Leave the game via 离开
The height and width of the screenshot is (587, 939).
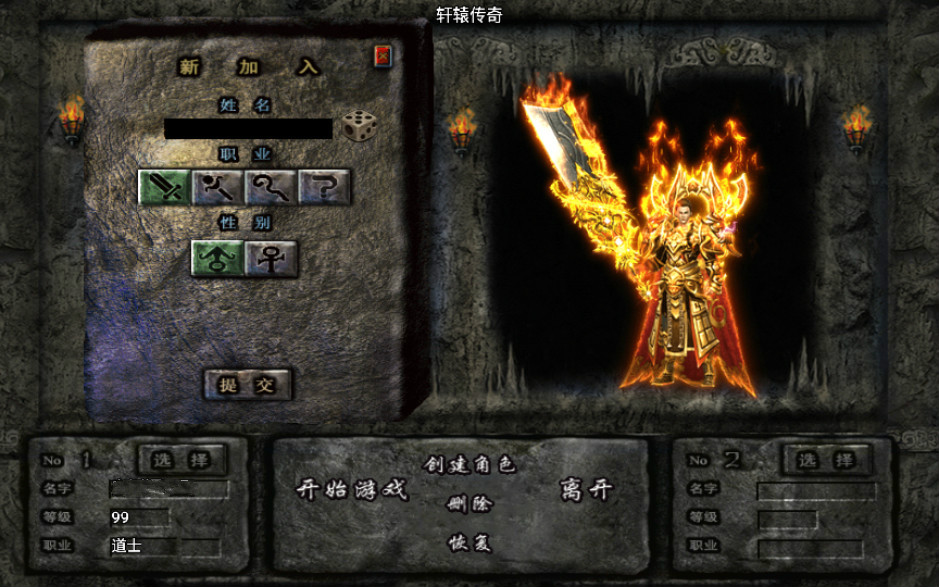(x=587, y=490)
